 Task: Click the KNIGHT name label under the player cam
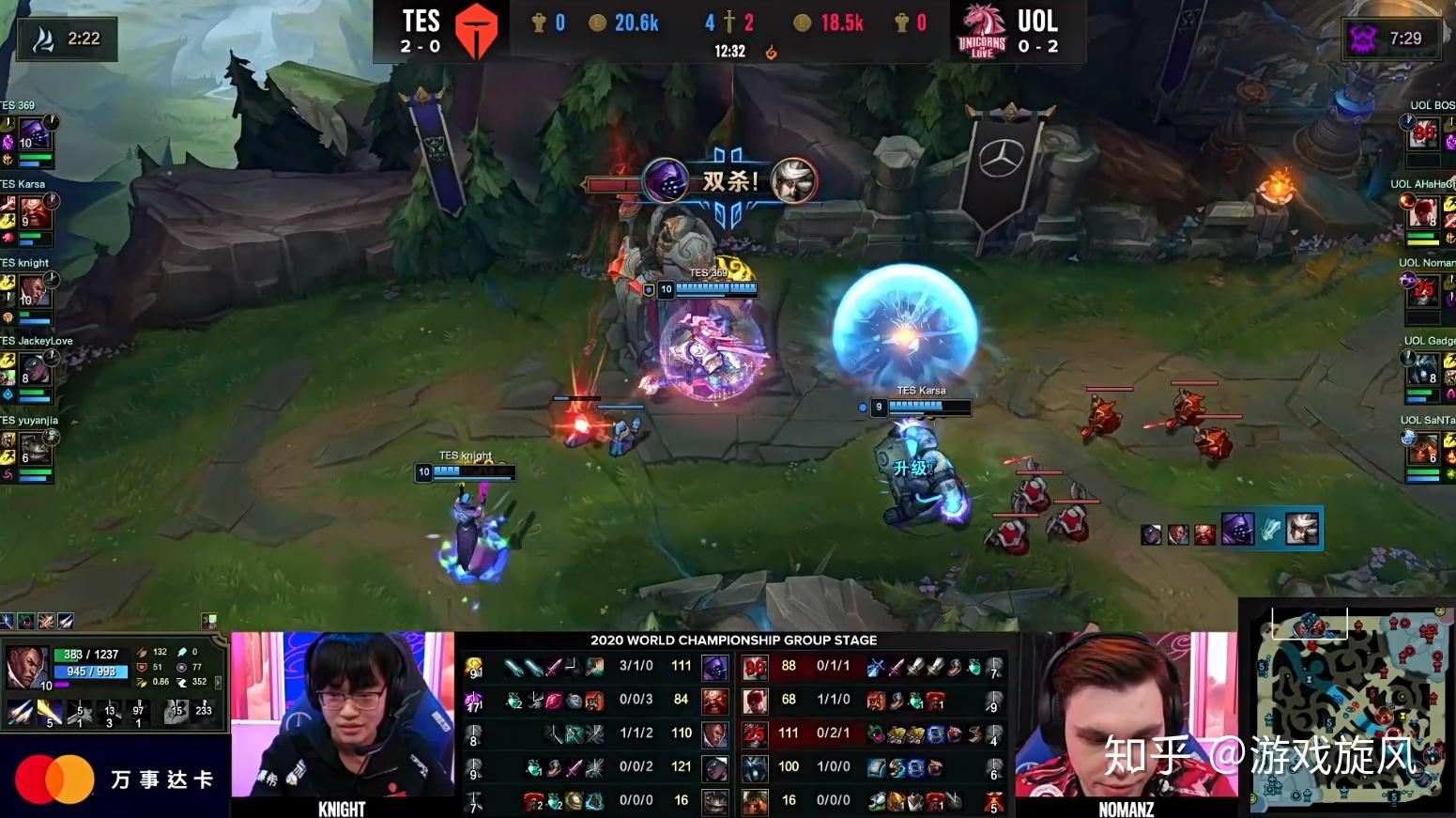[x=342, y=808]
